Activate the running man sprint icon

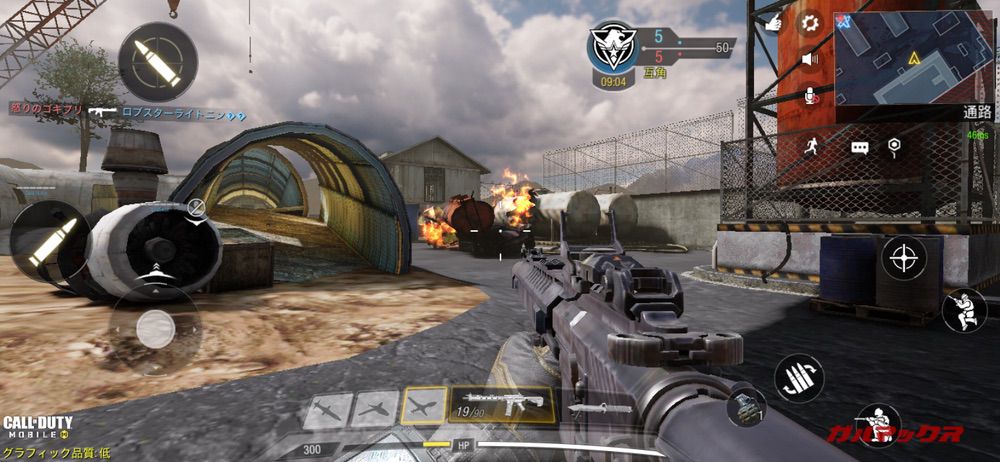811,147
